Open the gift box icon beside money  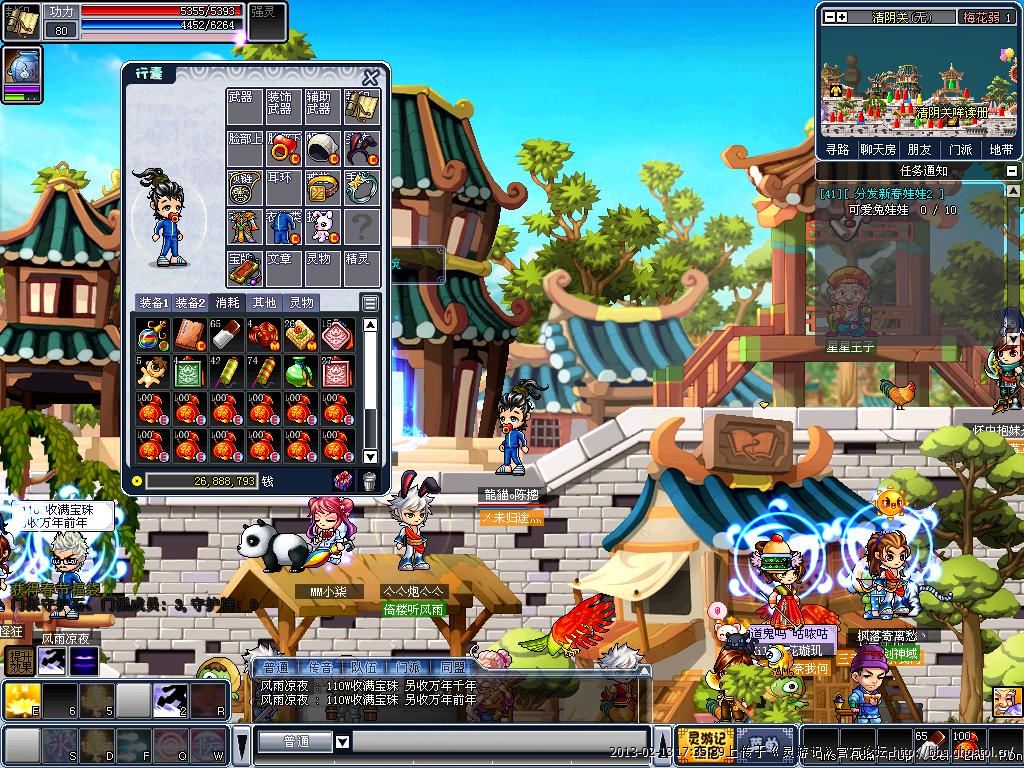pyautogui.click(x=343, y=481)
